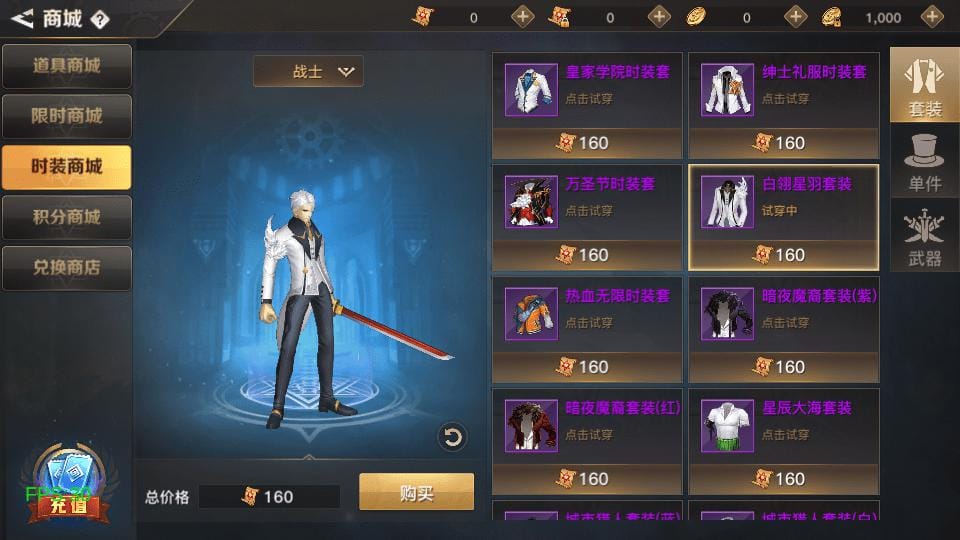Click the 购买 purchase button
Image resolution: width=960 pixels, height=540 pixels.
click(x=416, y=492)
